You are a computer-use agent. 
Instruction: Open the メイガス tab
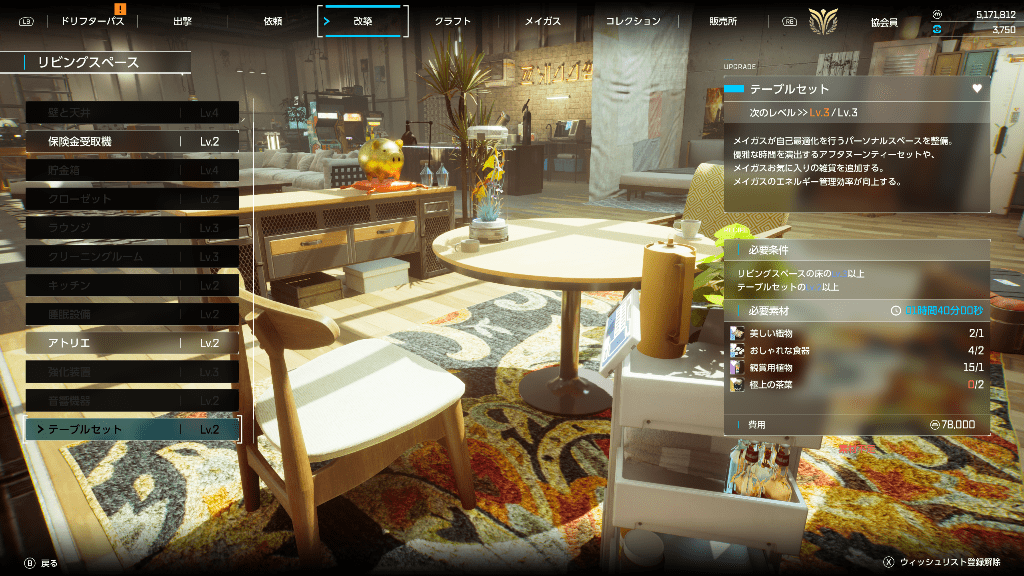543,21
